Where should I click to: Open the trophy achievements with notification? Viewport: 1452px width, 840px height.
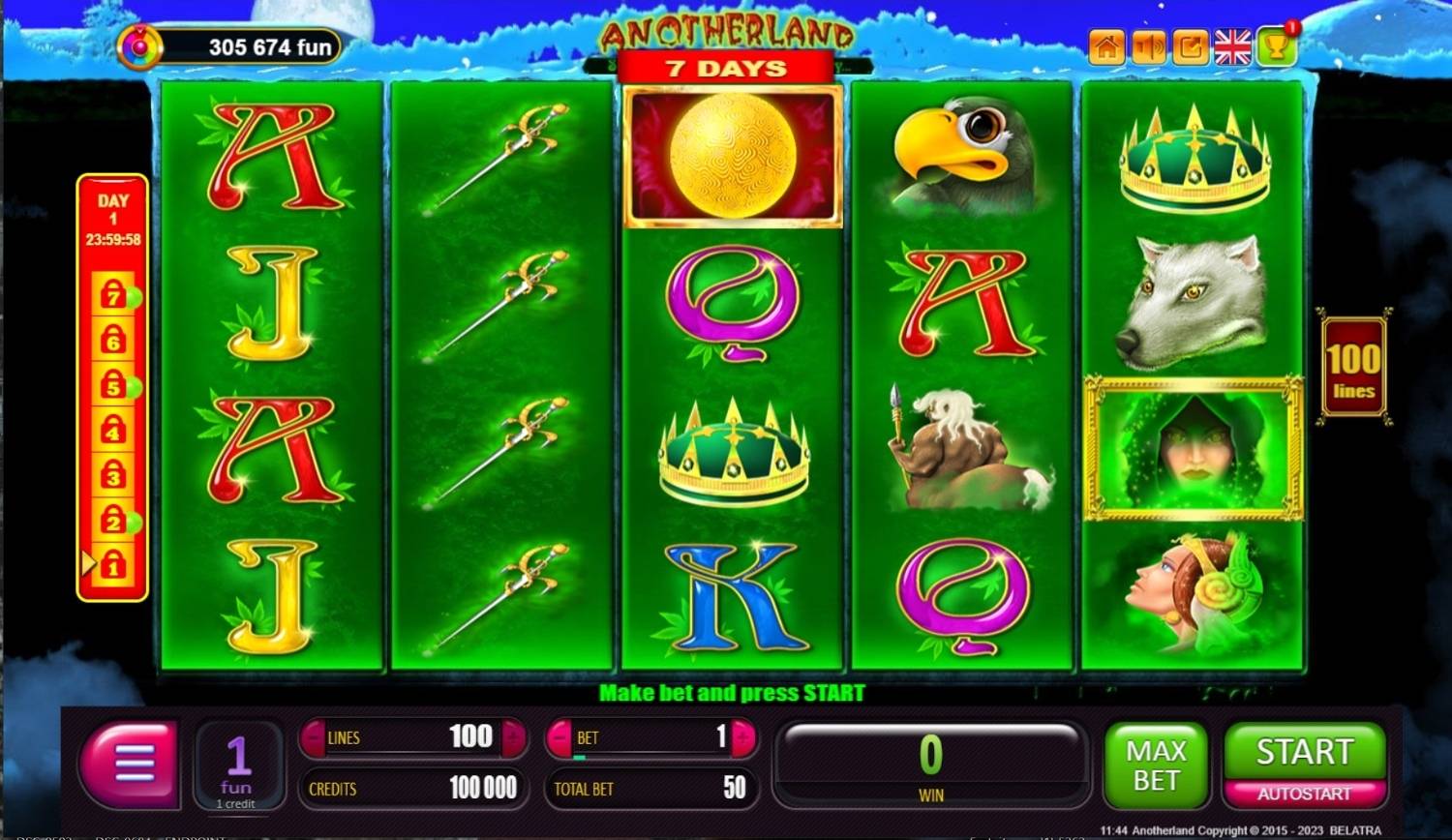tap(1276, 46)
